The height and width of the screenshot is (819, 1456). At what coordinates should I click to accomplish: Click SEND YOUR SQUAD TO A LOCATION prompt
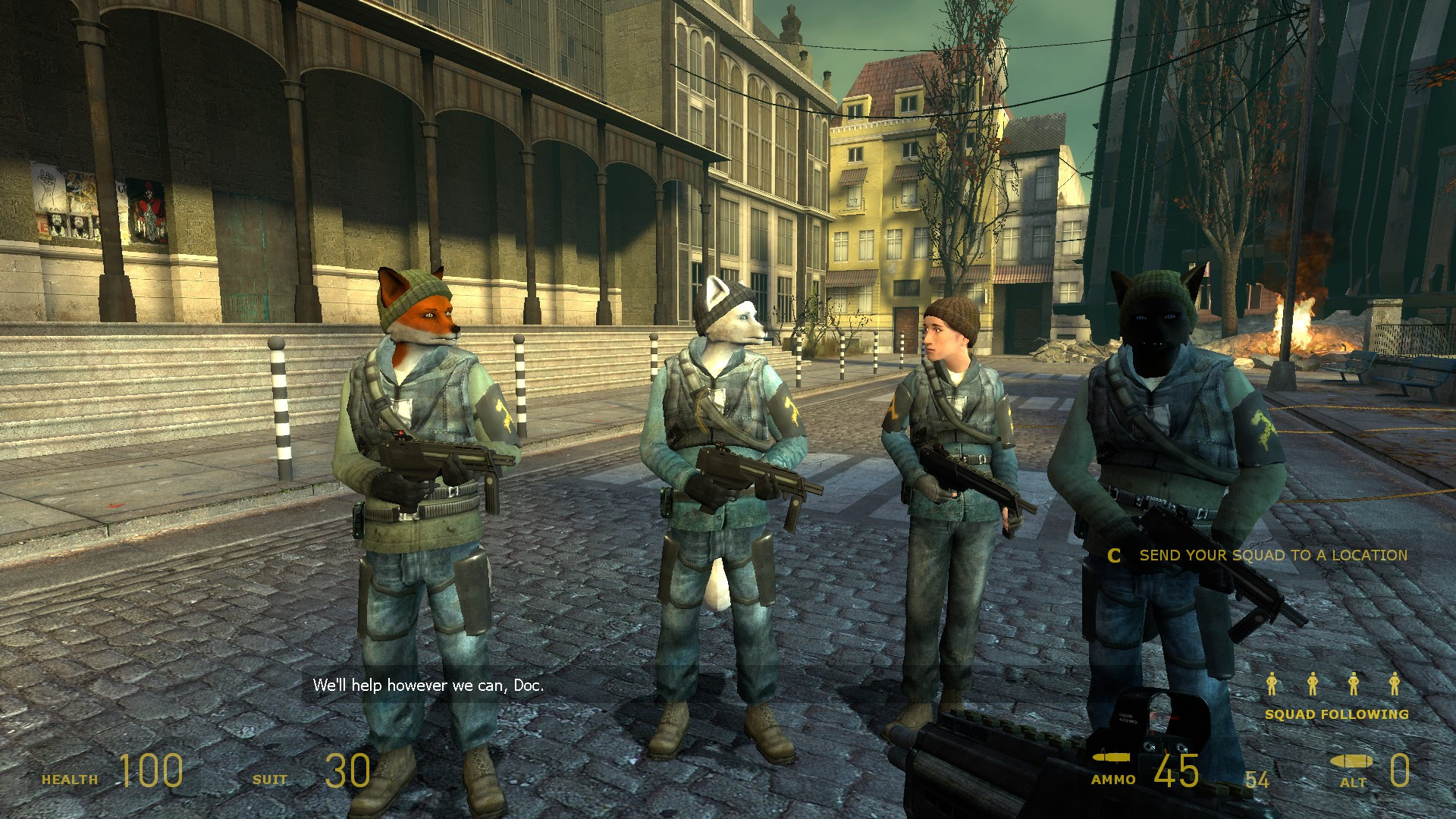[1274, 555]
